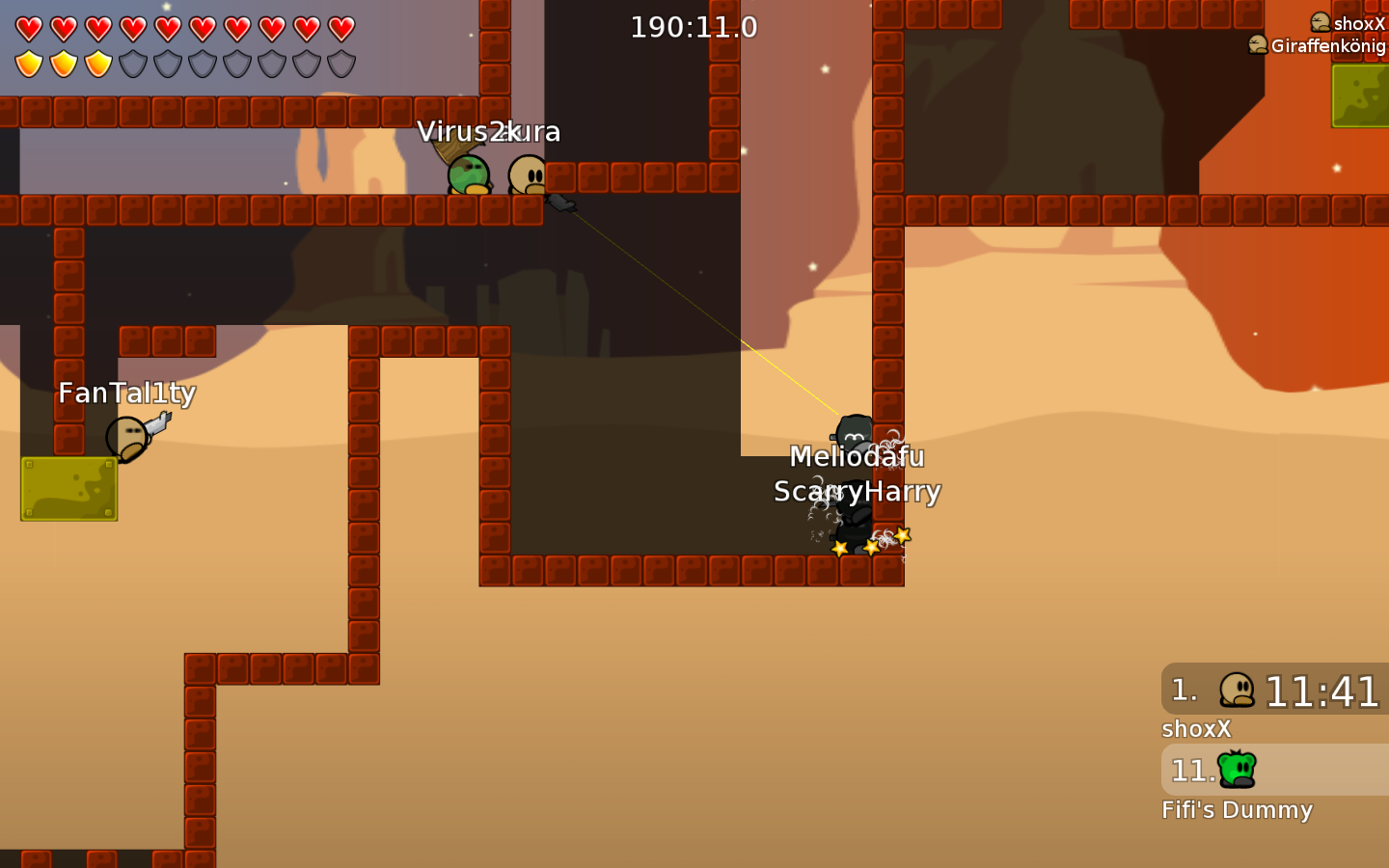Select the Meliodafu player name label
The width and height of the screenshot is (1389, 868).
(x=857, y=457)
